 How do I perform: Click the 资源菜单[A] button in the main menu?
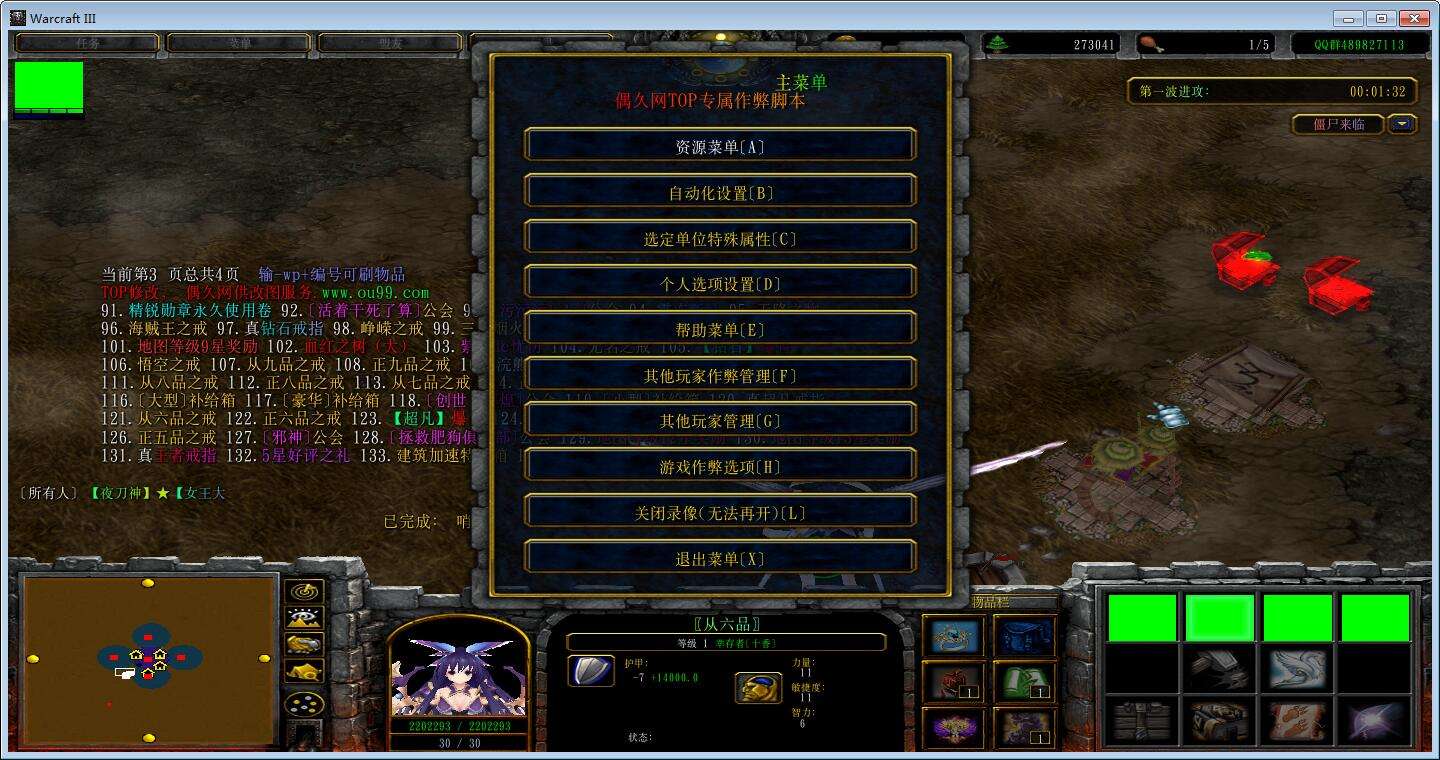718,145
